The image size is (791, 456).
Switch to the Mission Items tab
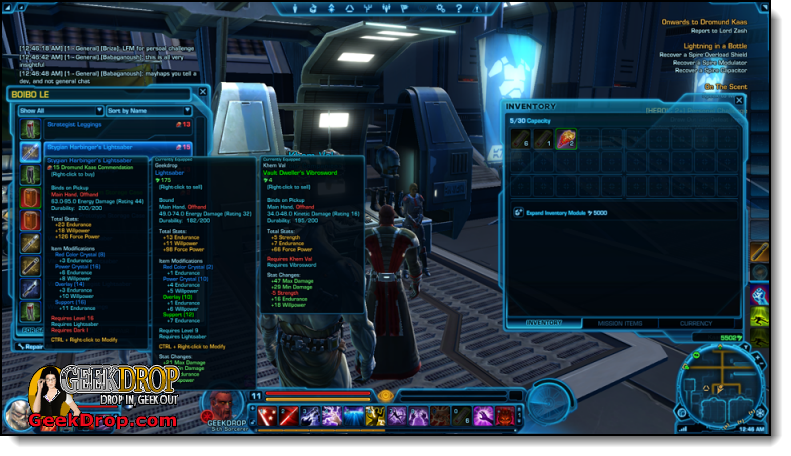coord(620,323)
